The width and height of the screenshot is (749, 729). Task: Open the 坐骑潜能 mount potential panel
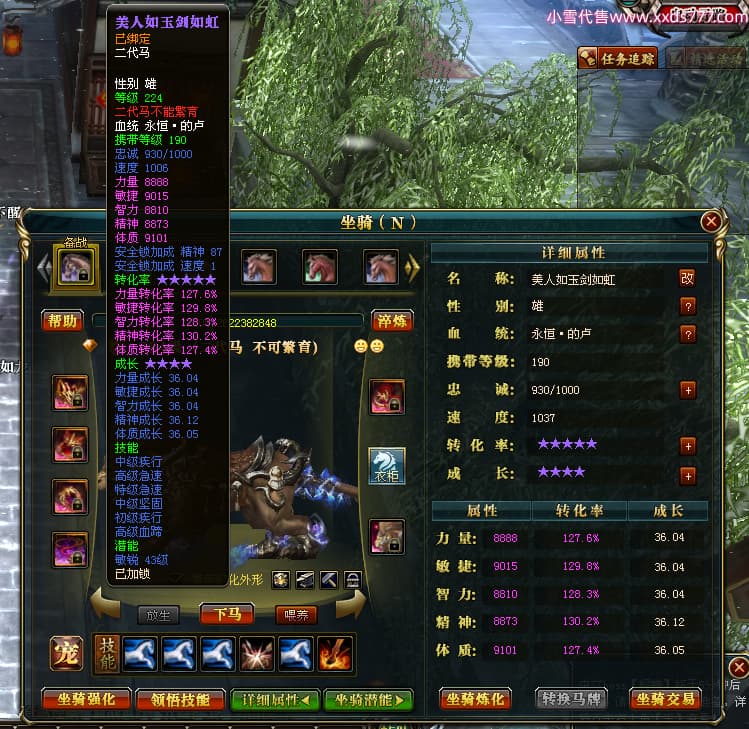pos(368,699)
